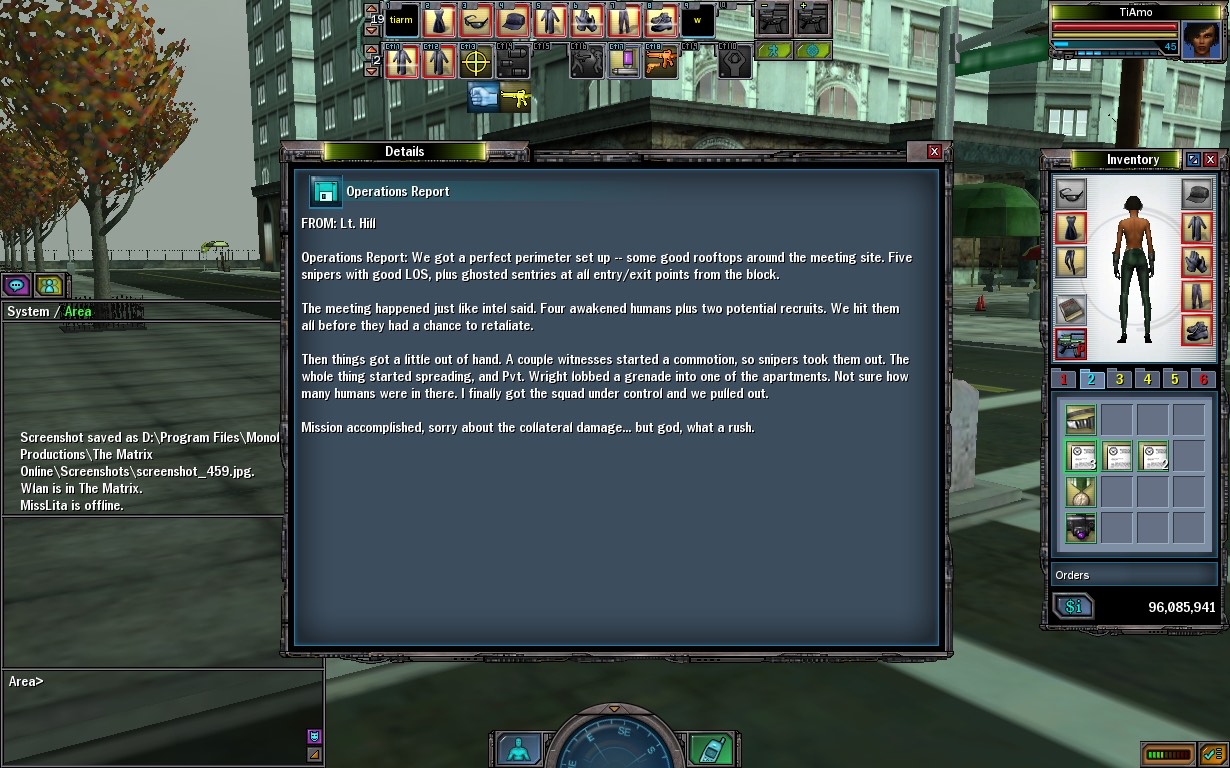Select the medal item in inventory
Image resolution: width=1230 pixels, height=768 pixels.
pos(1080,492)
